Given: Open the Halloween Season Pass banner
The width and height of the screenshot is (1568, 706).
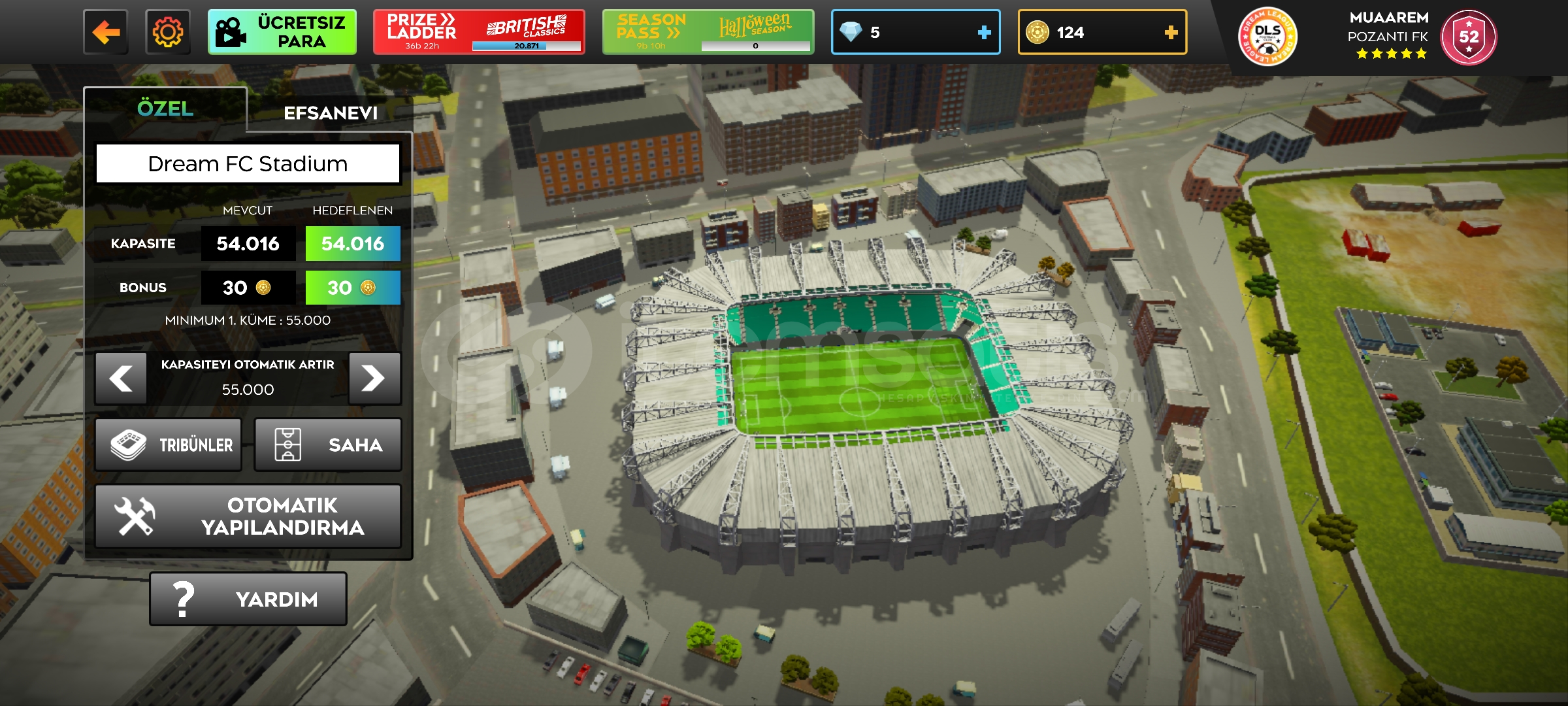Looking at the screenshot, I should click(708, 32).
